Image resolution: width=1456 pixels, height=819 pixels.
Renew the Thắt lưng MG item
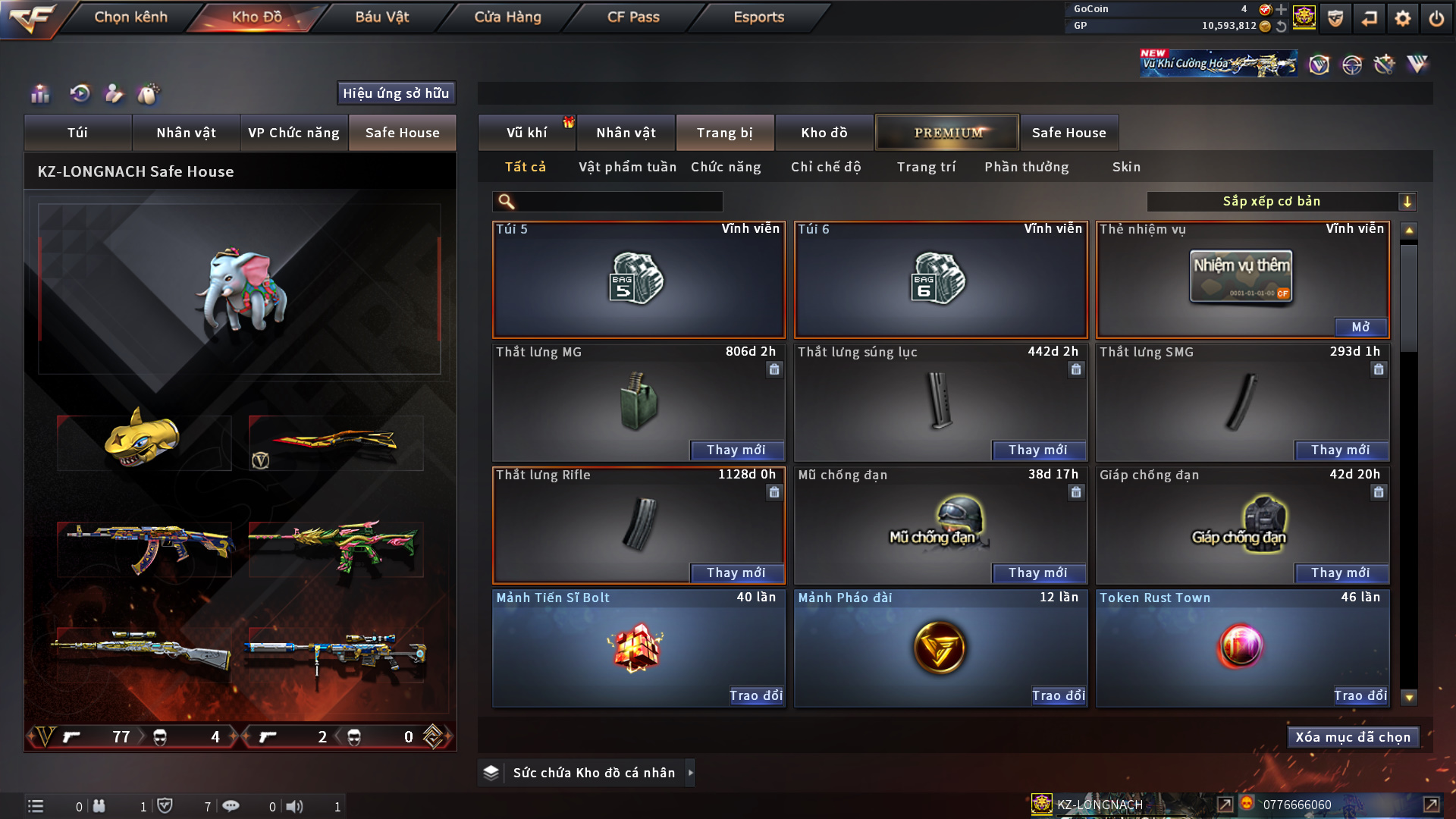(736, 450)
